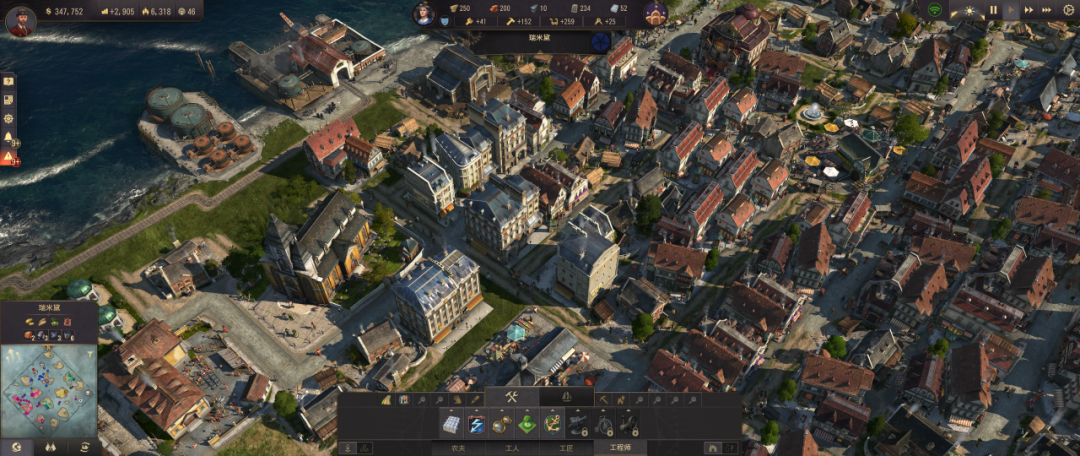Pause the game speed
This screenshot has width=1080, height=456.
[993, 10]
